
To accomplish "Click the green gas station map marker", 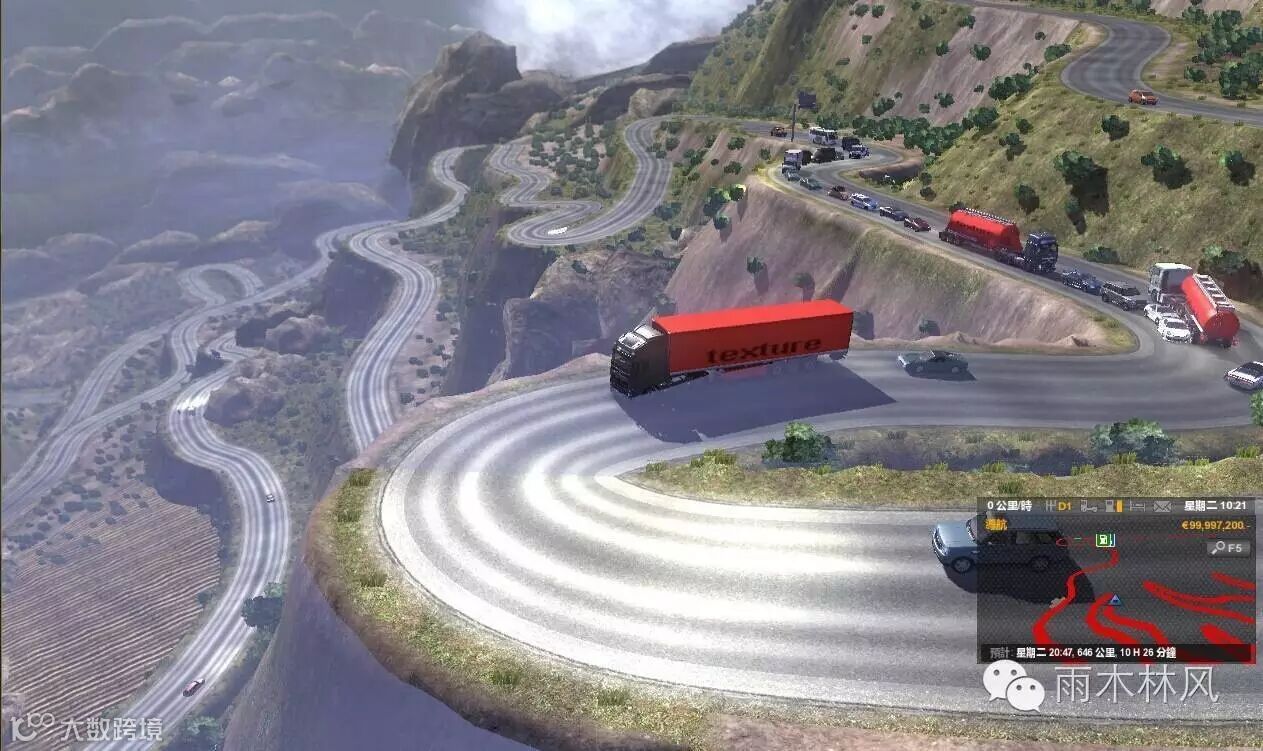I will [x=1103, y=540].
